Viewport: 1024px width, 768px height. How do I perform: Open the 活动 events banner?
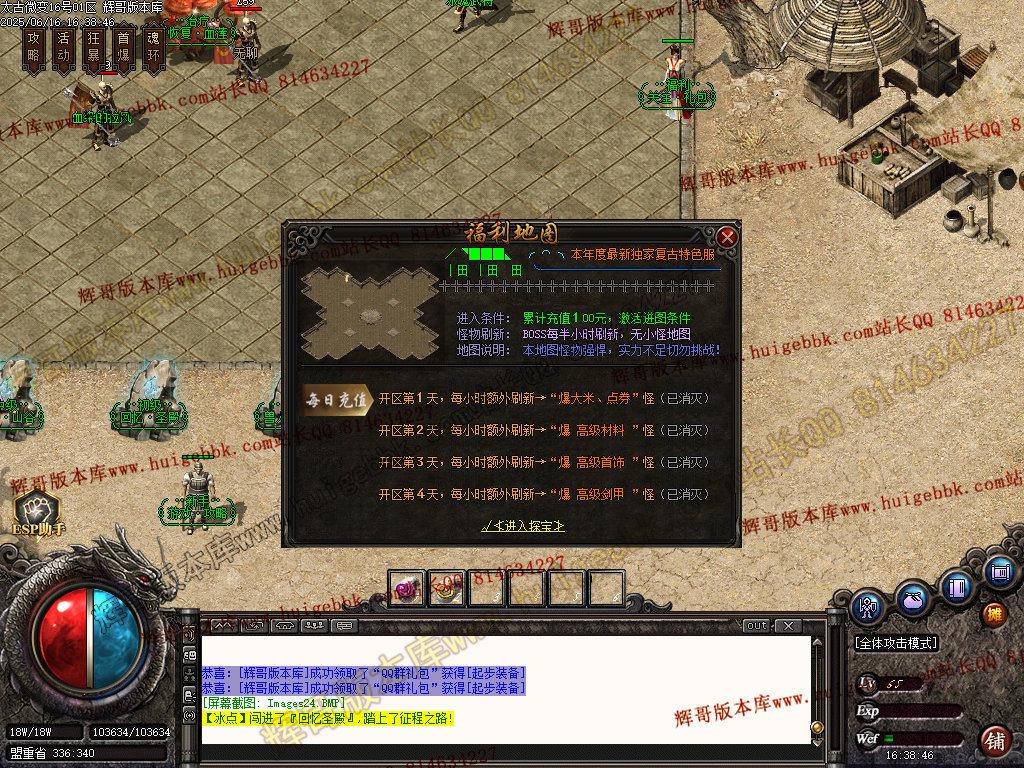tap(64, 48)
